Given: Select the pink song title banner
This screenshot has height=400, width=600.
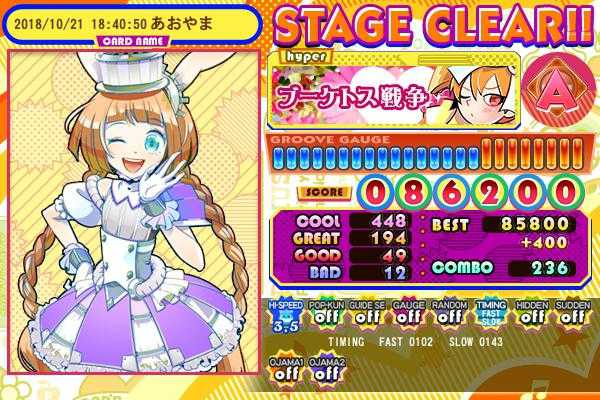Looking at the screenshot, I should pos(347,98).
